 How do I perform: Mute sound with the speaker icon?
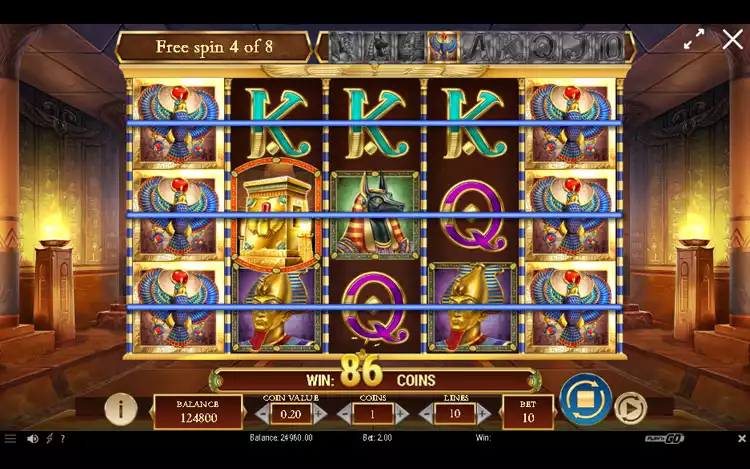tap(32, 438)
